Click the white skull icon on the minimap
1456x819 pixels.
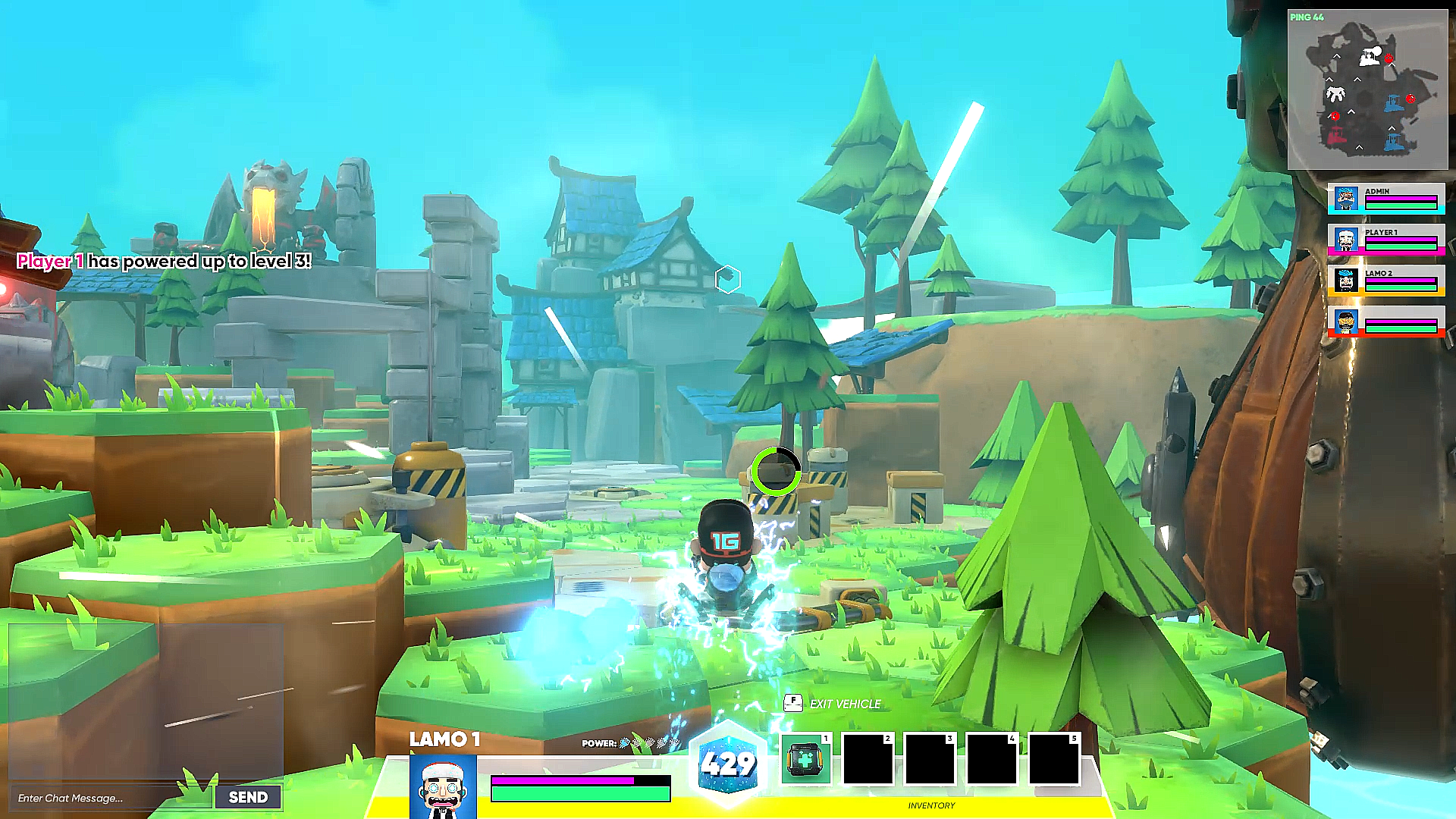click(x=1335, y=93)
